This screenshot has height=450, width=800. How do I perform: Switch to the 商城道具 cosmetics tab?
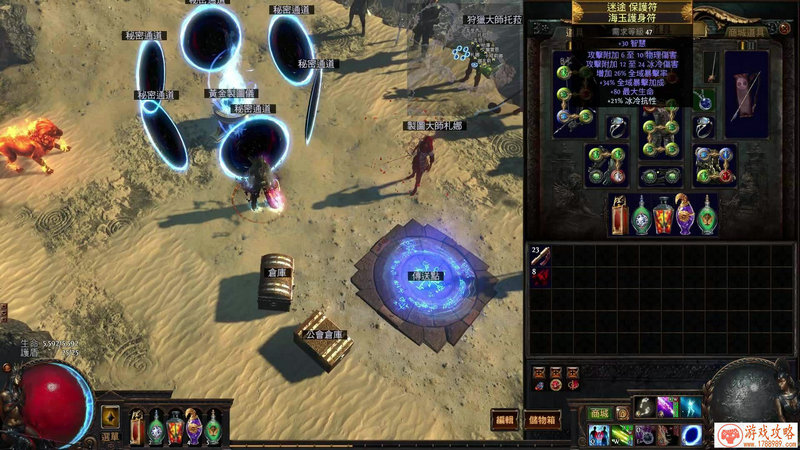[744, 32]
